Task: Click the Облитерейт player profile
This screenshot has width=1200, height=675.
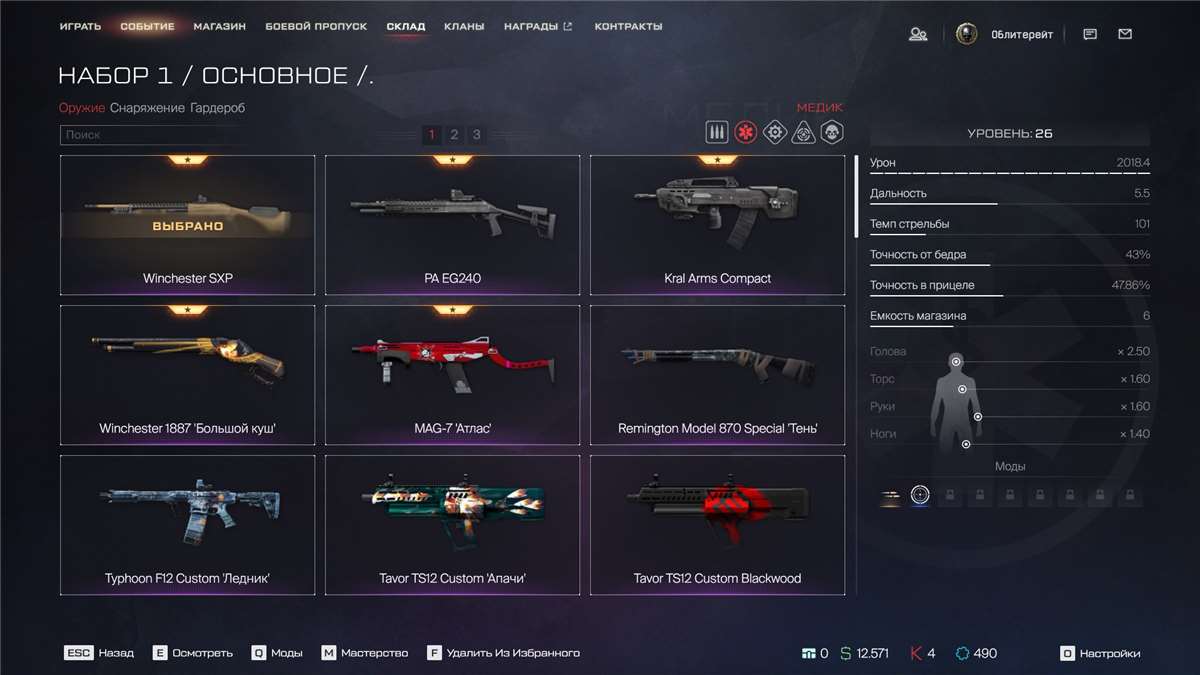Action: tap(1004, 35)
